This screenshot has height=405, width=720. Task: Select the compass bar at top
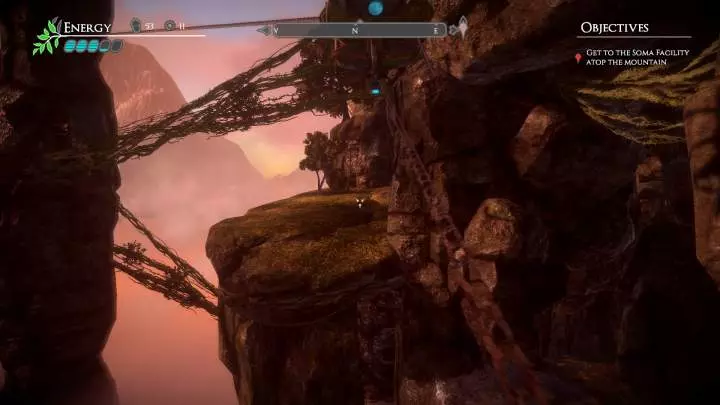point(361,30)
